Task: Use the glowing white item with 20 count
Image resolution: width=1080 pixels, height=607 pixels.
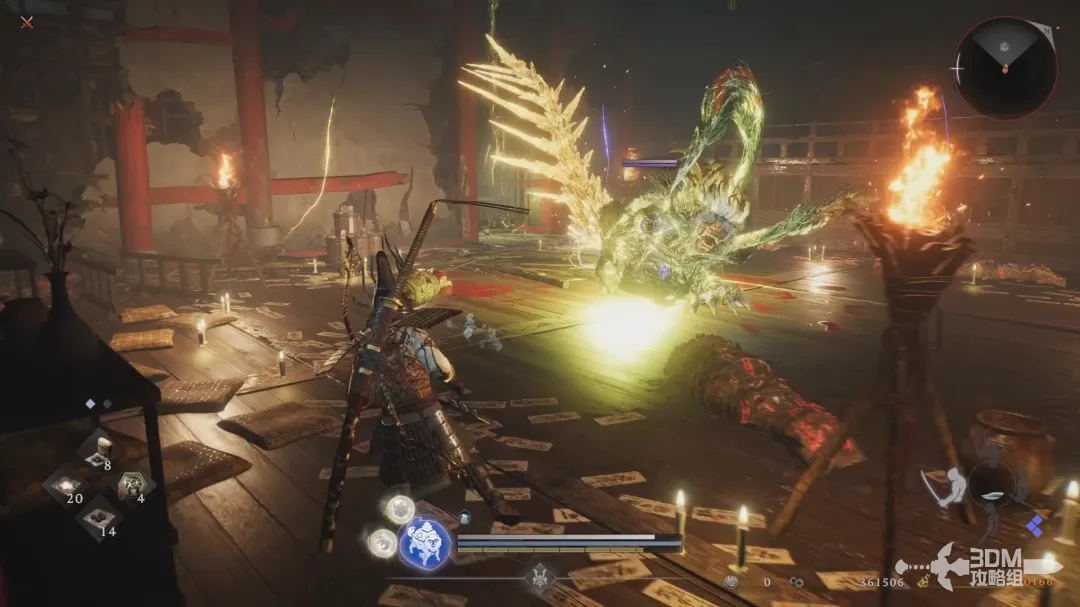Action: (65, 485)
